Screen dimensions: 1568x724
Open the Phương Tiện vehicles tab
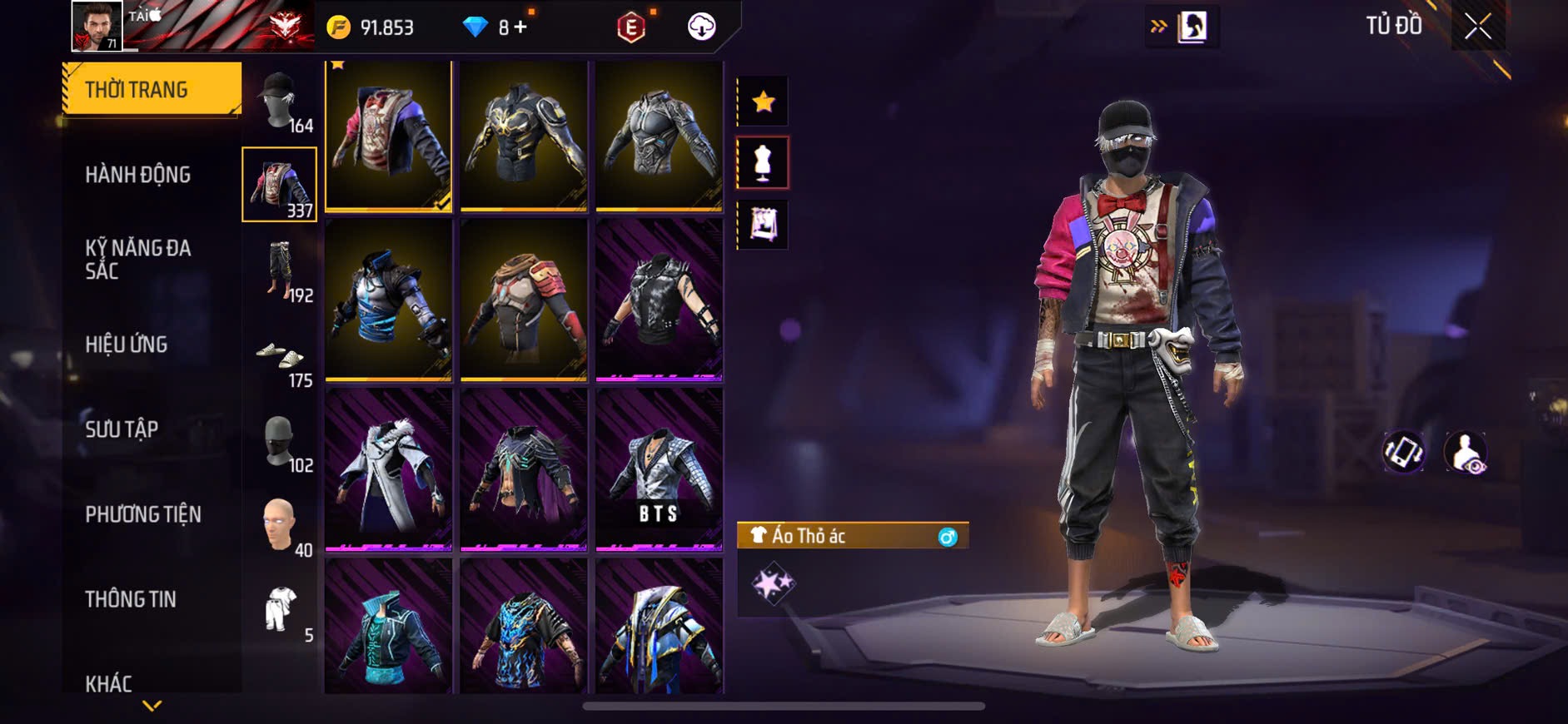(x=143, y=514)
